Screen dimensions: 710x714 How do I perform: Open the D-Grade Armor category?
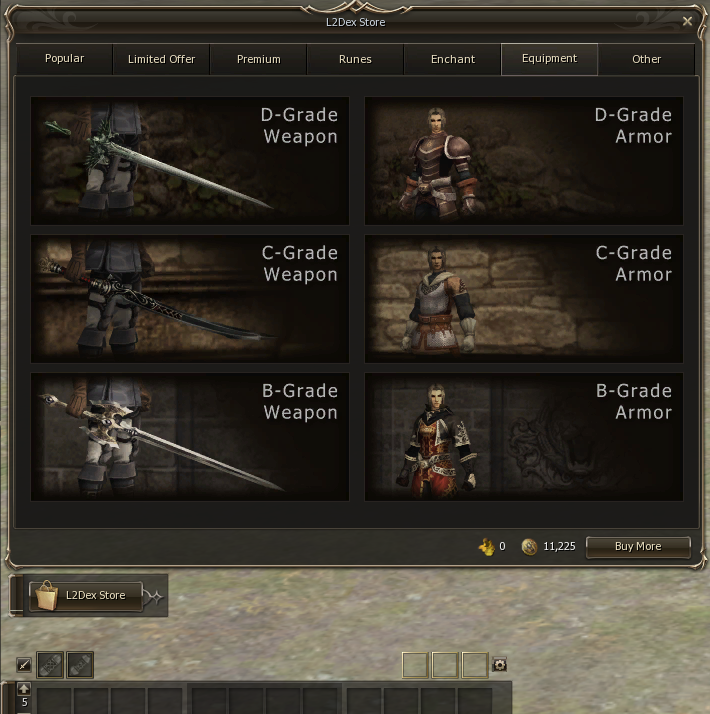tap(524, 160)
